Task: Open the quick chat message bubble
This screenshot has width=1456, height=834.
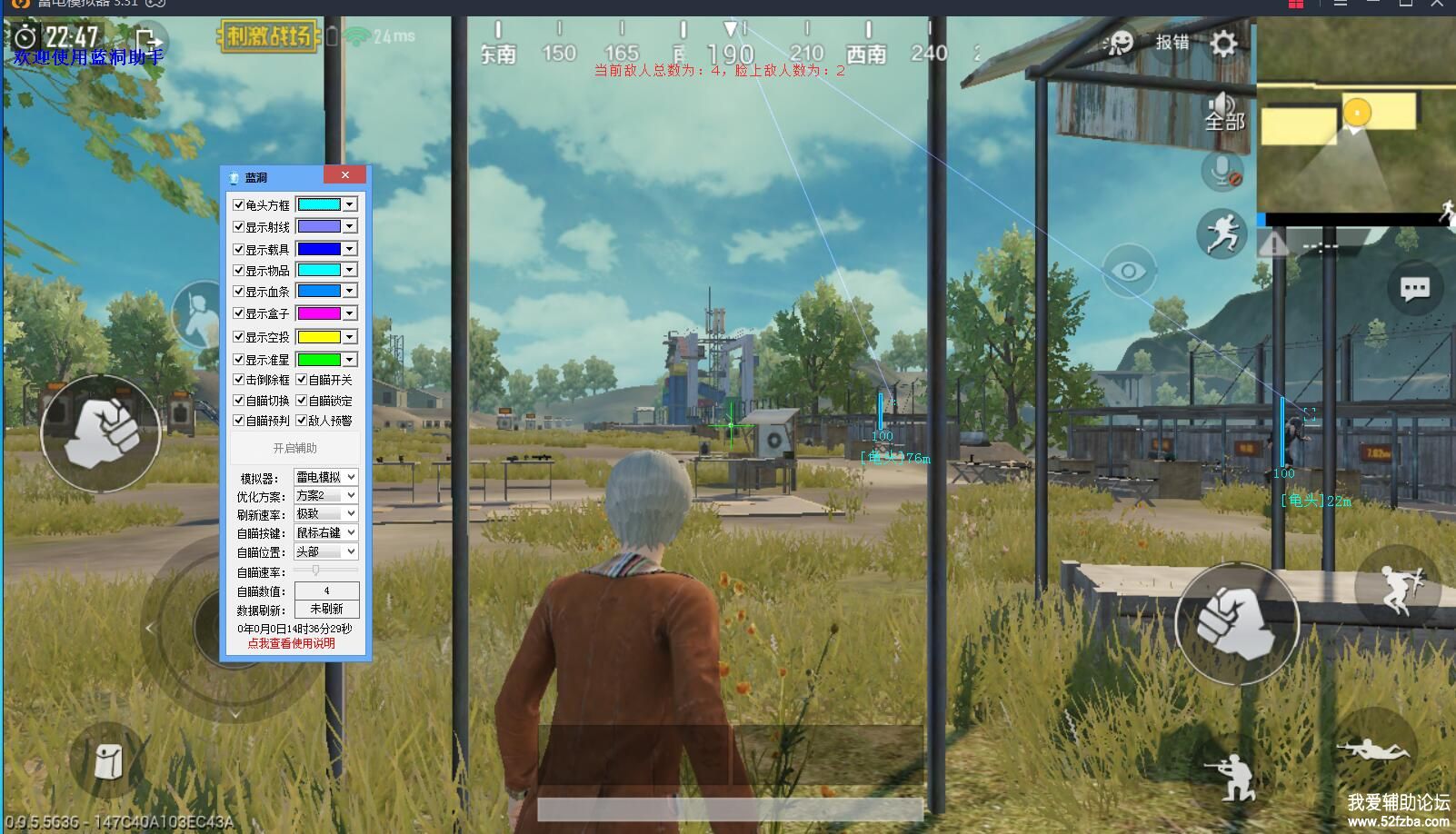Action: click(1414, 289)
